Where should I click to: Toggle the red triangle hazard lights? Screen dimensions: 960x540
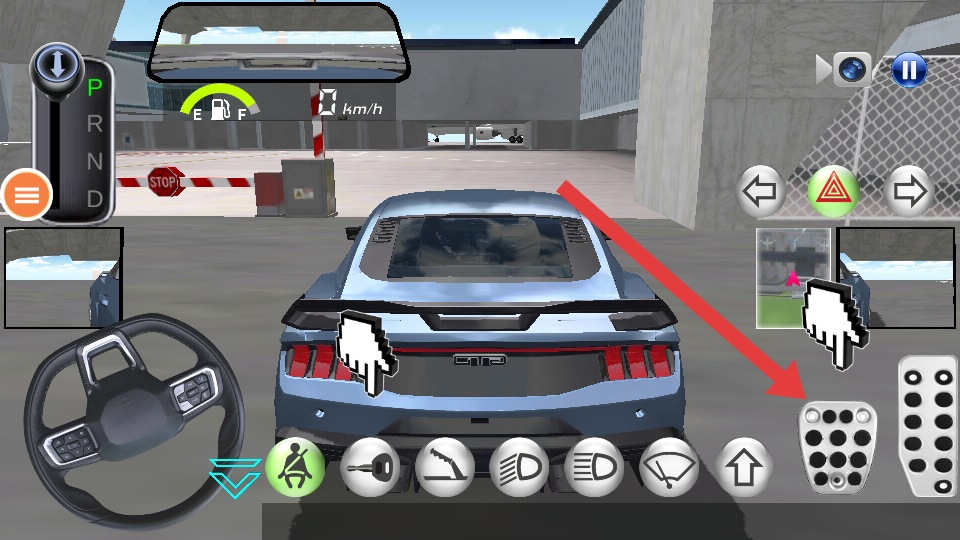(832, 191)
